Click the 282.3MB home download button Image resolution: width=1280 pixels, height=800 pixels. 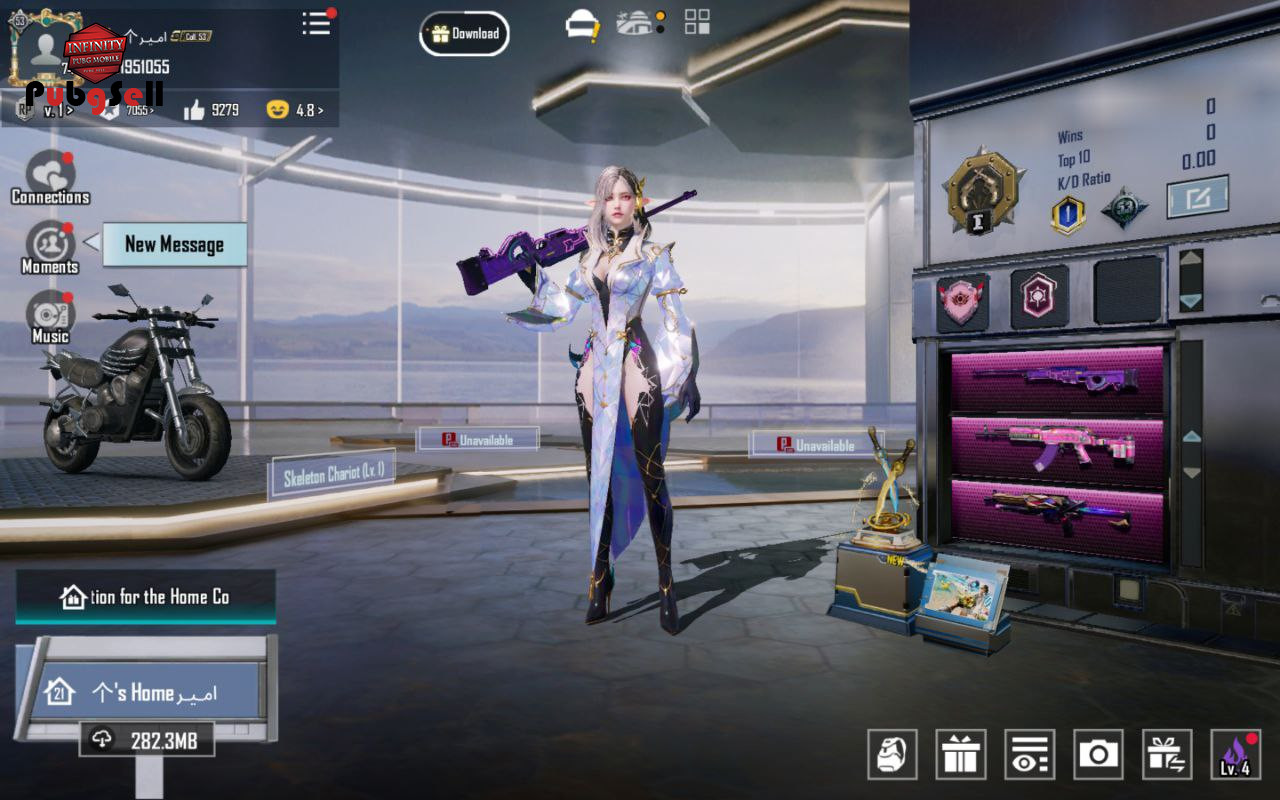coord(147,739)
